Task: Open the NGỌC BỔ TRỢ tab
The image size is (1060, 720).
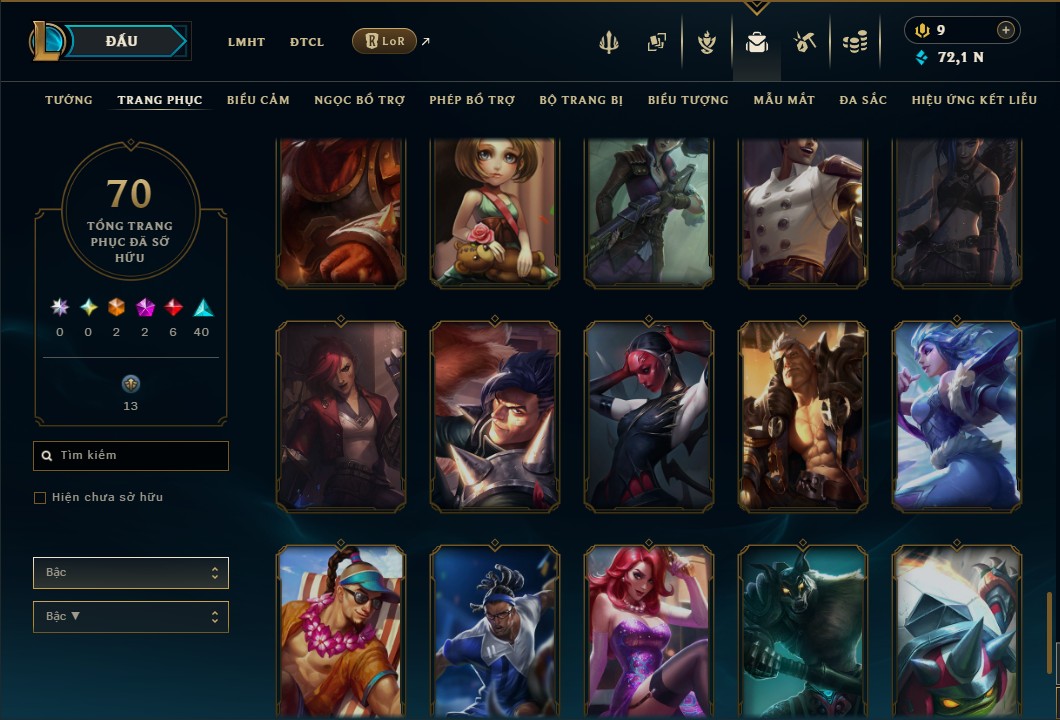Action: point(359,100)
